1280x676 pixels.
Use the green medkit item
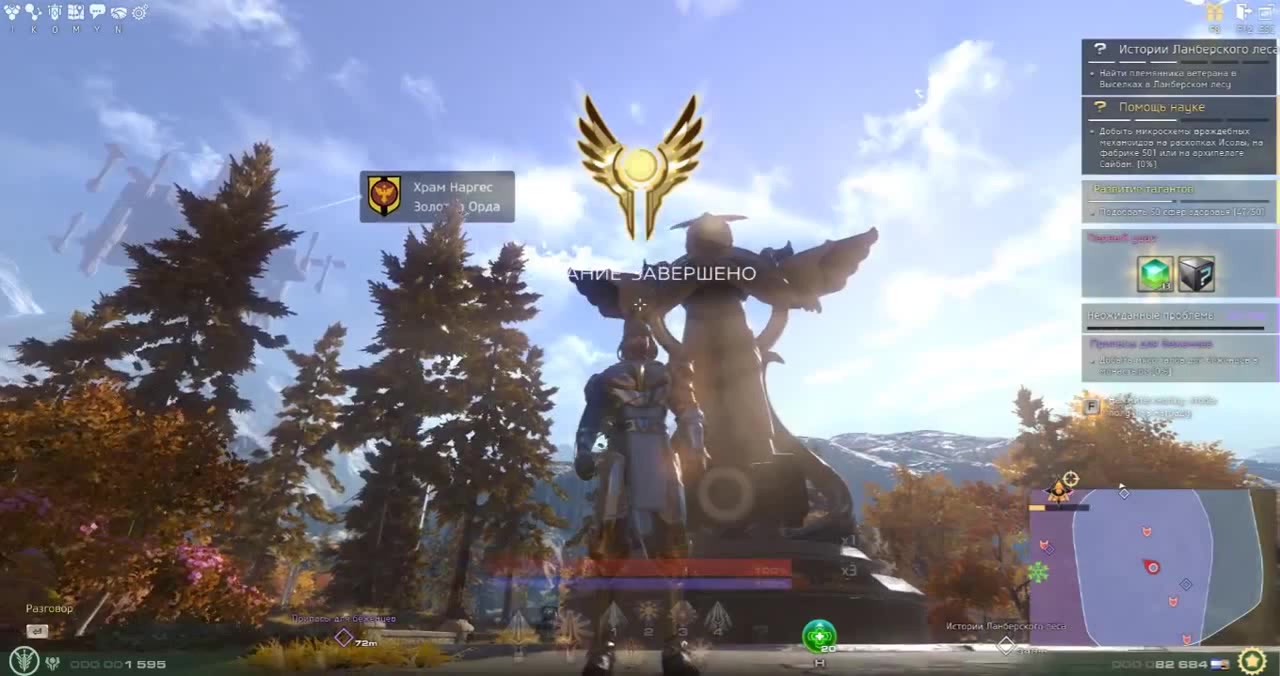819,635
